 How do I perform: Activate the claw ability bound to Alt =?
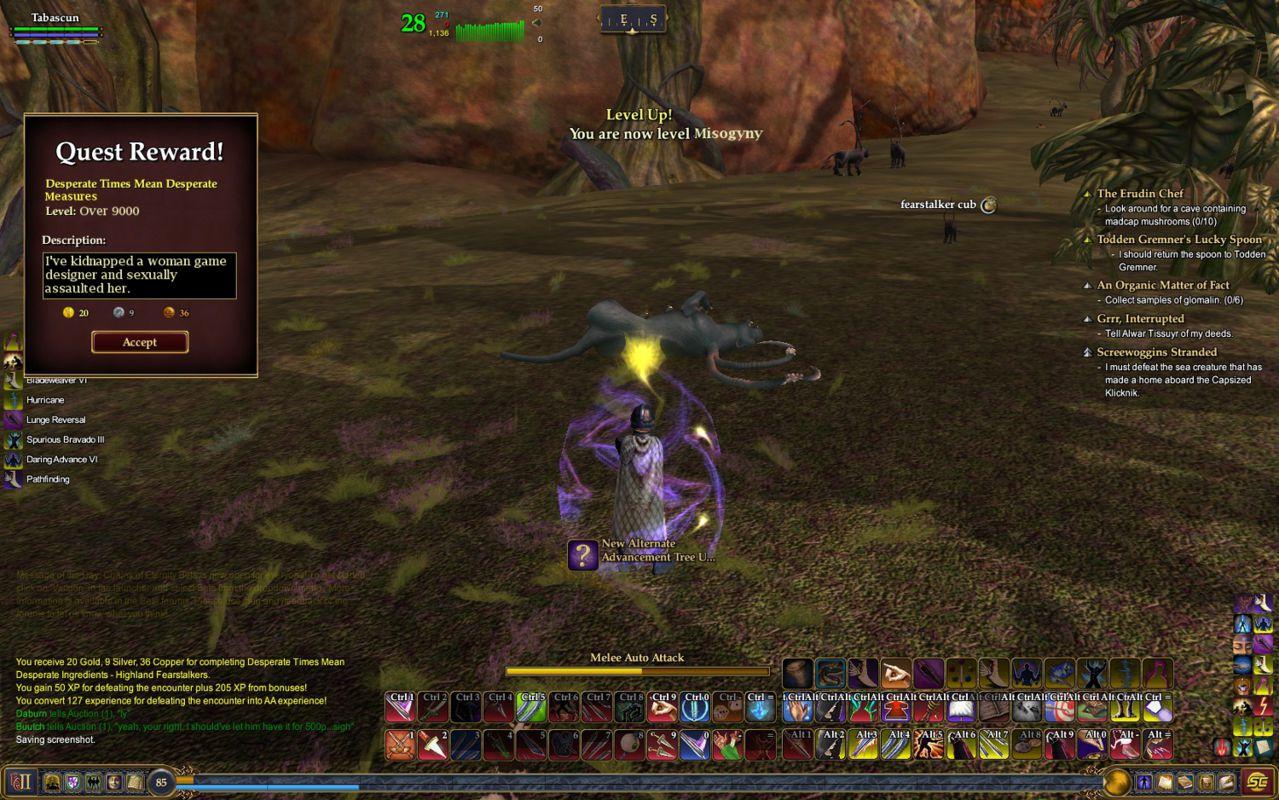[x=1158, y=744]
